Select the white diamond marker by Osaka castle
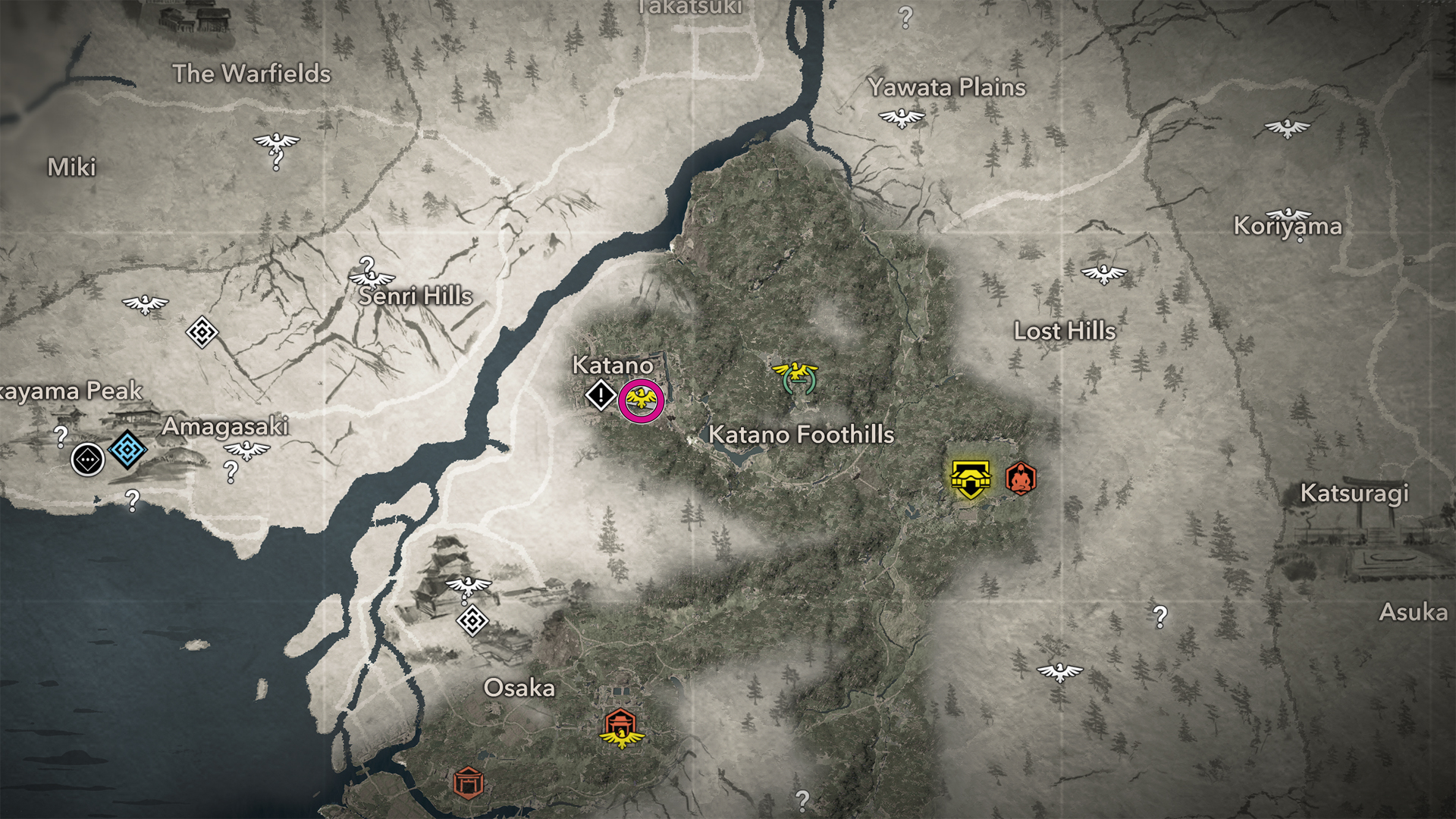This screenshot has height=819, width=1456. pos(472,621)
